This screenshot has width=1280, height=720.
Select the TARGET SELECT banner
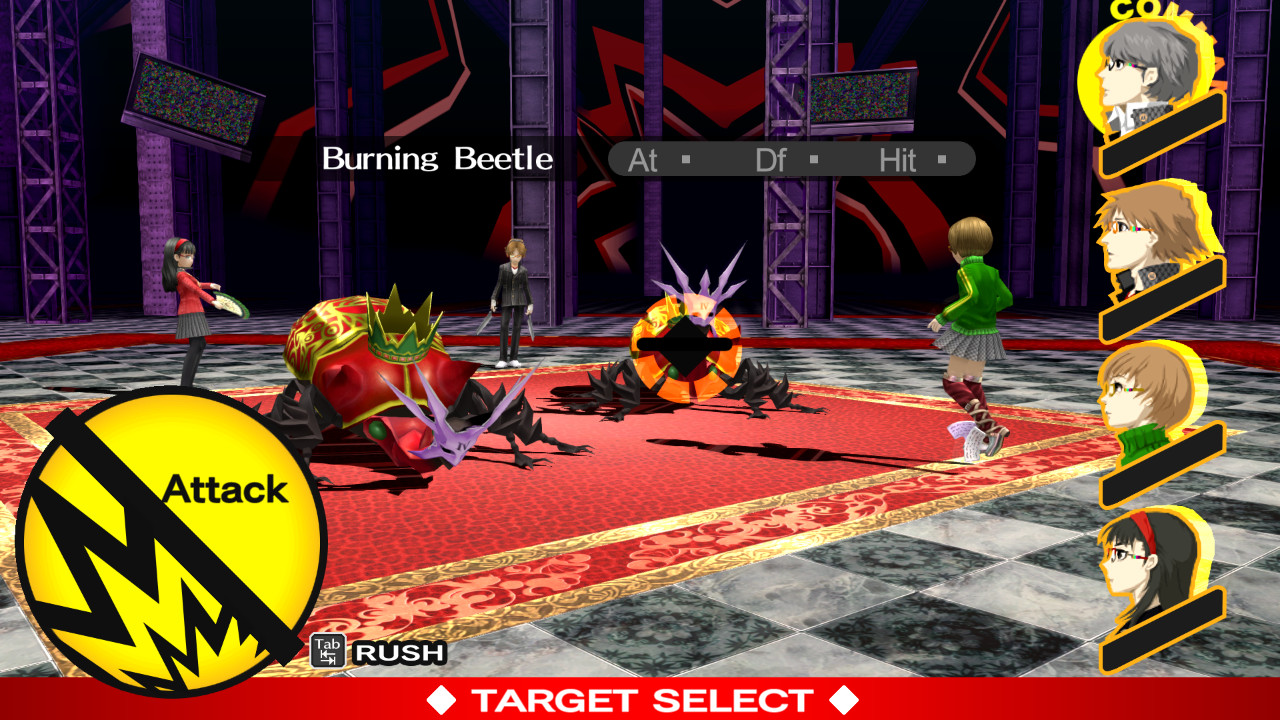pyautogui.click(x=640, y=699)
